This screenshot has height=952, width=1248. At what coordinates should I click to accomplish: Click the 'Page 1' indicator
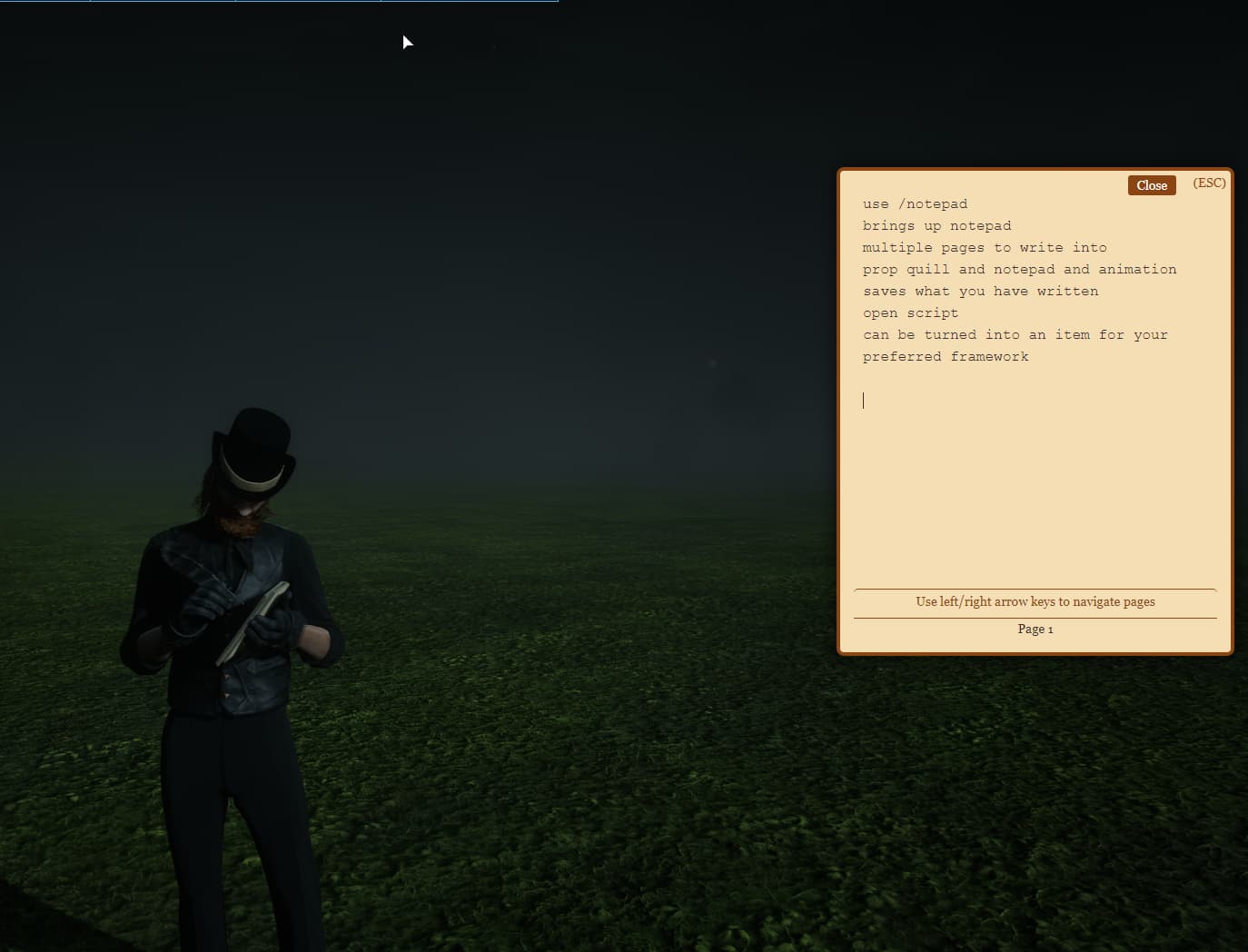click(x=1035, y=629)
